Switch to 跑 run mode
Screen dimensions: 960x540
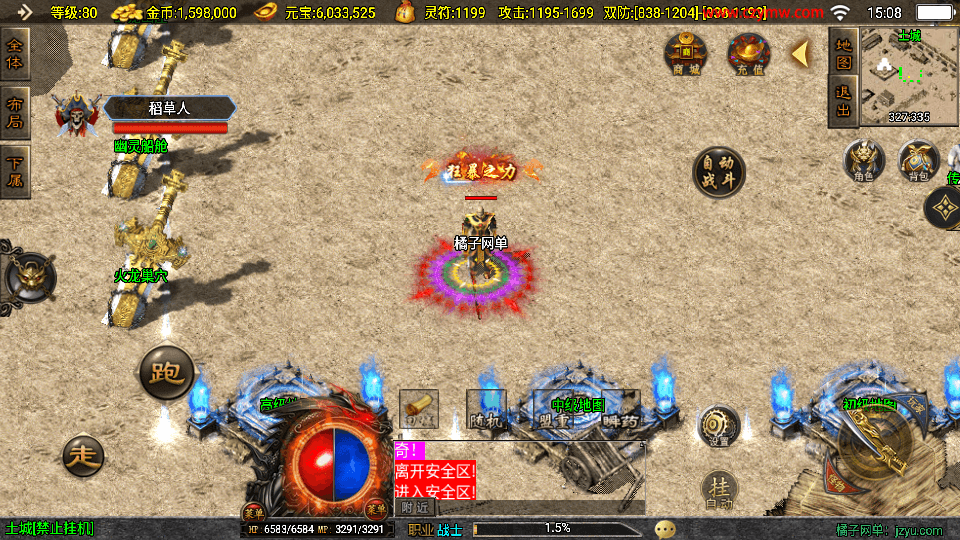tap(166, 373)
